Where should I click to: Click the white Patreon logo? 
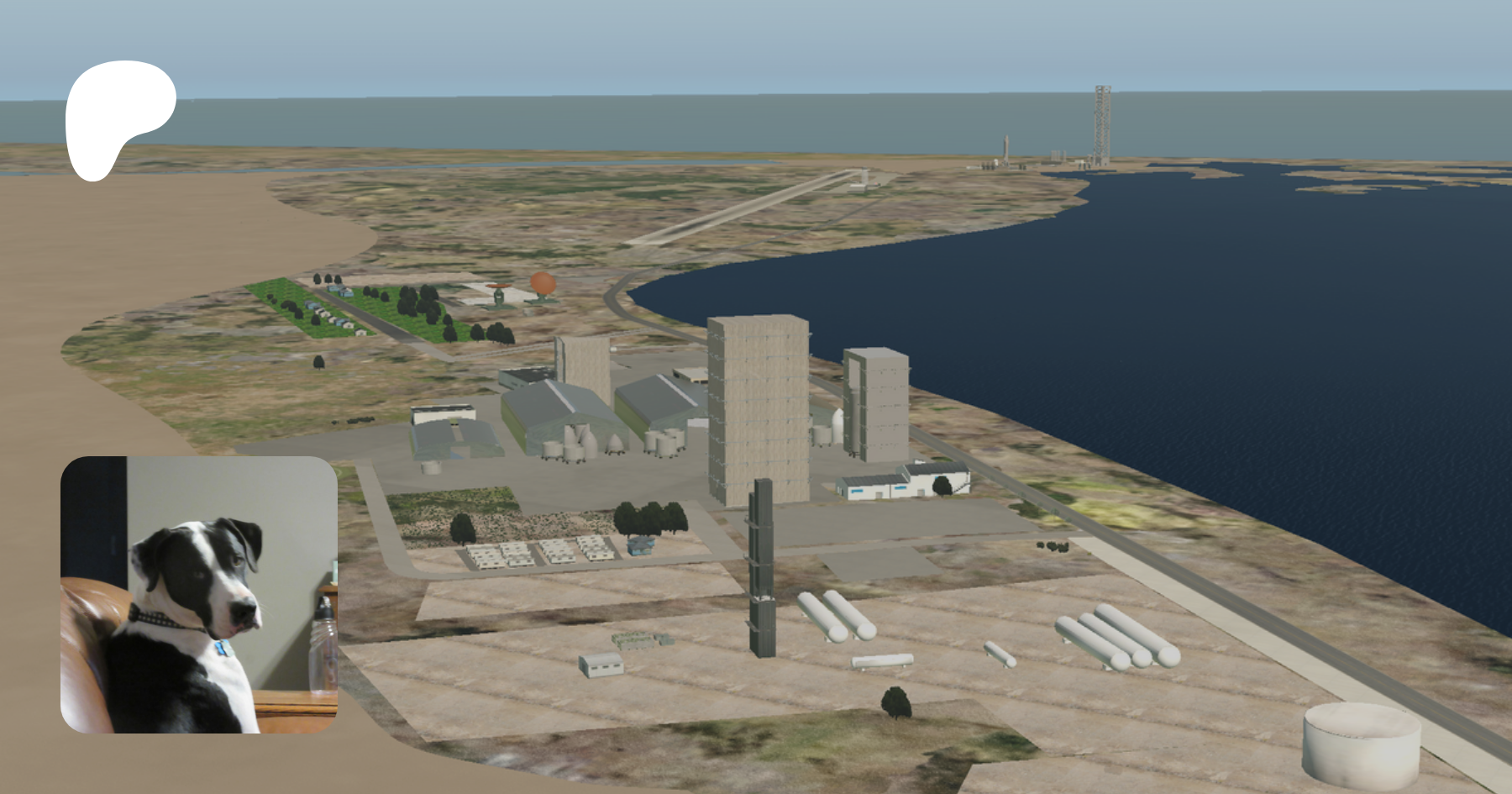coord(118,115)
